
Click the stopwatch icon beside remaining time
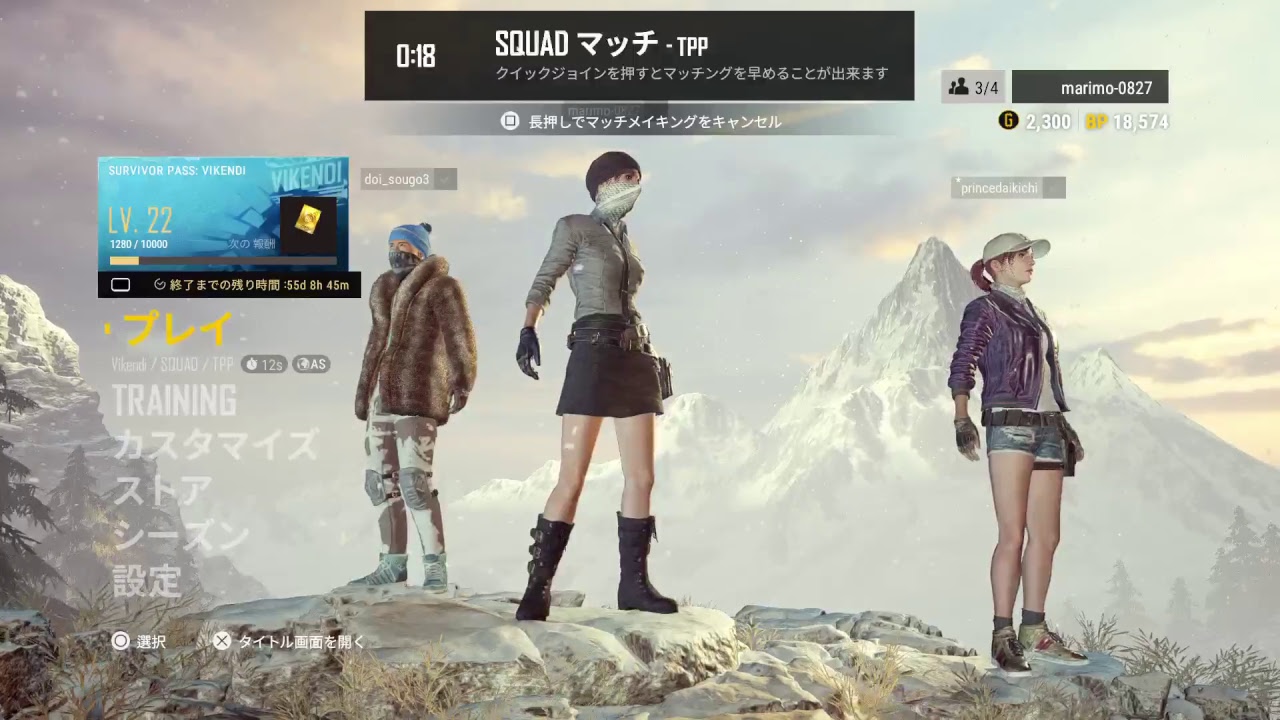point(158,284)
